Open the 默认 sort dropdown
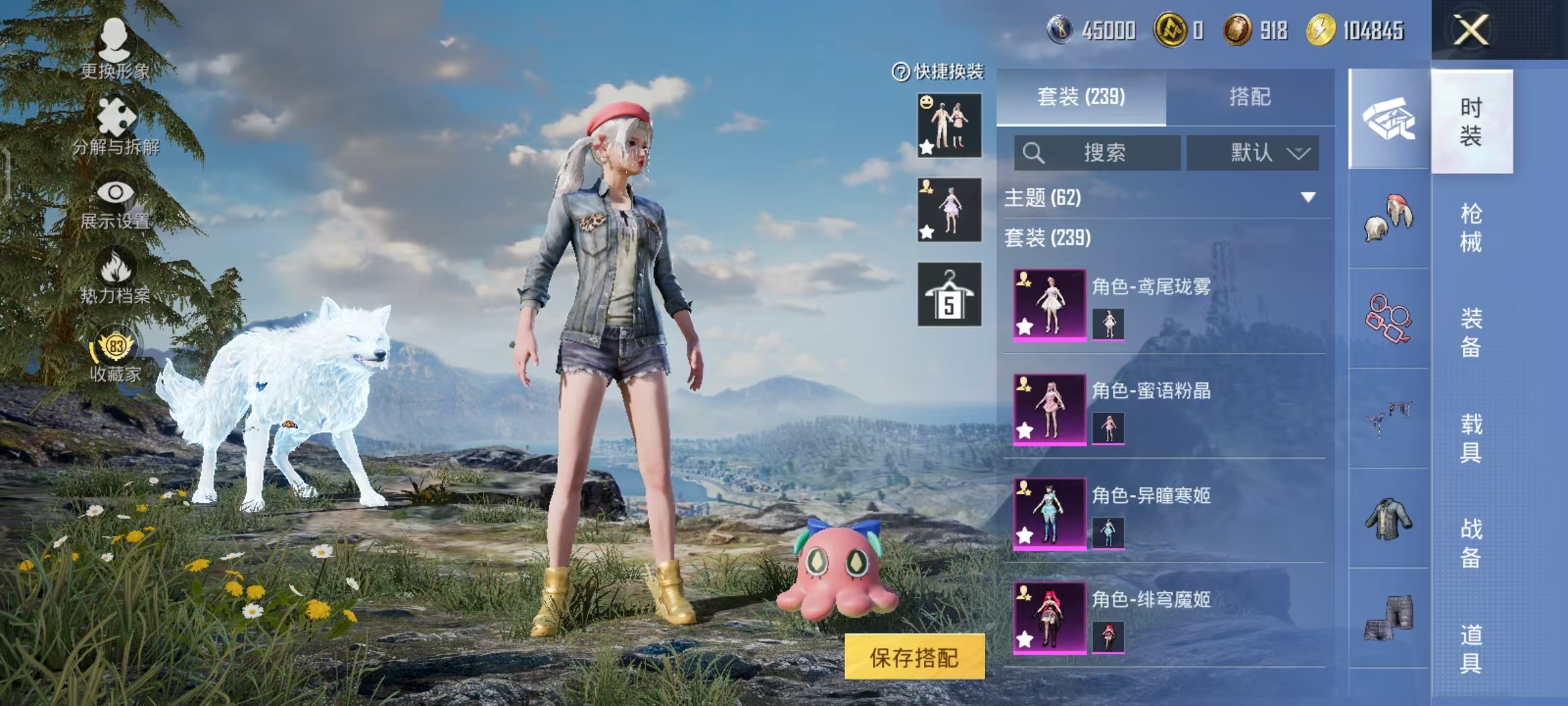 point(1251,152)
